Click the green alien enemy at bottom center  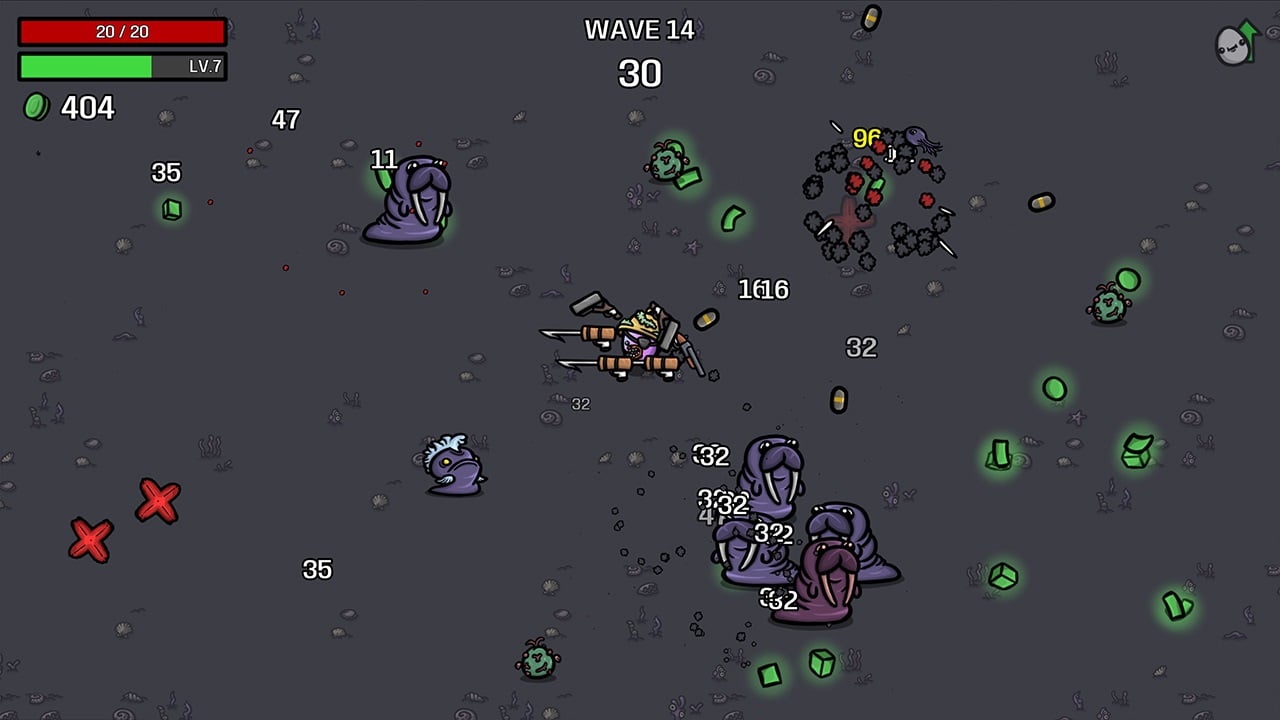538,660
